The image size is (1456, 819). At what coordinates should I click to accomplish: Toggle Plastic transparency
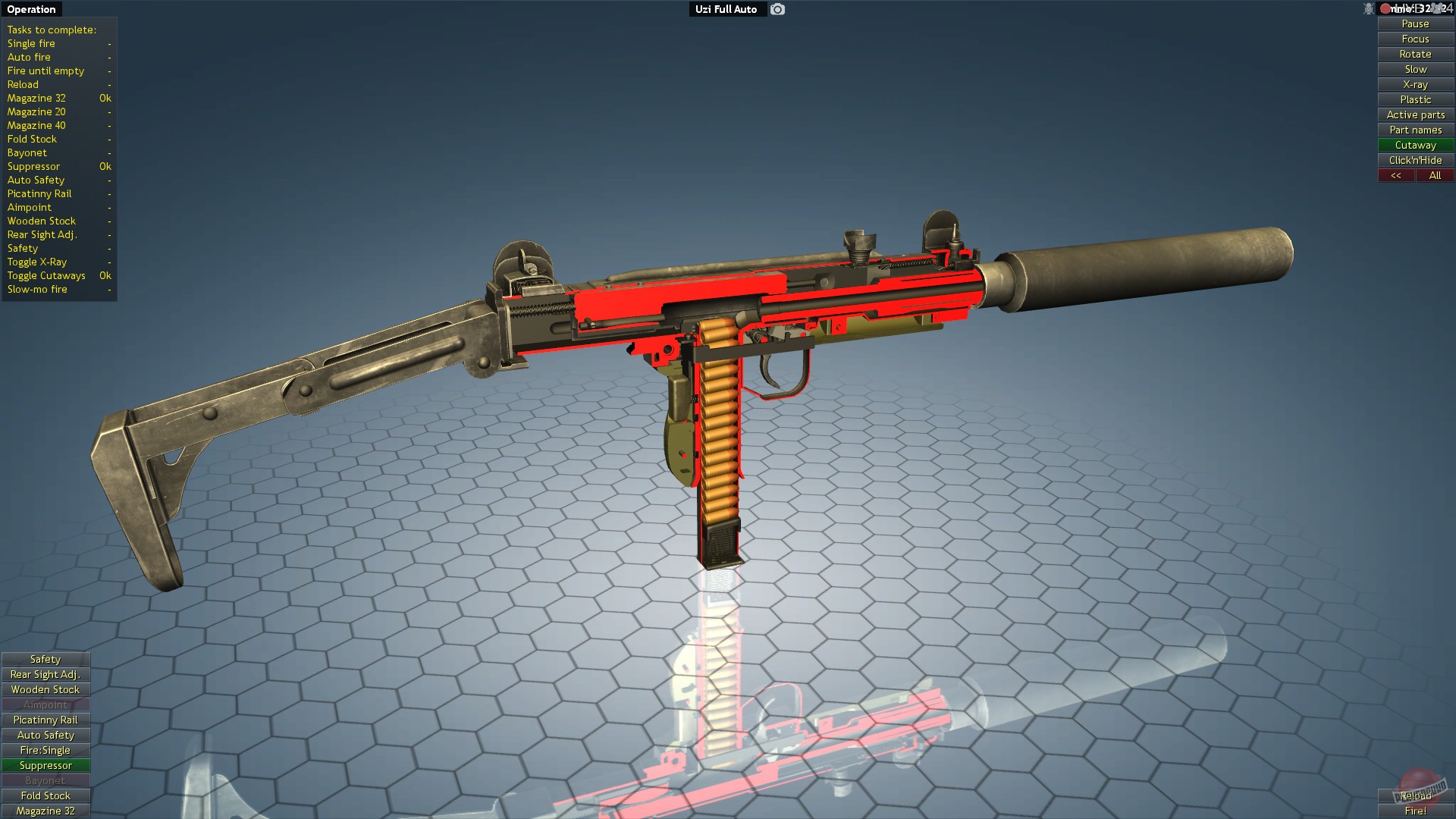[1414, 99]
